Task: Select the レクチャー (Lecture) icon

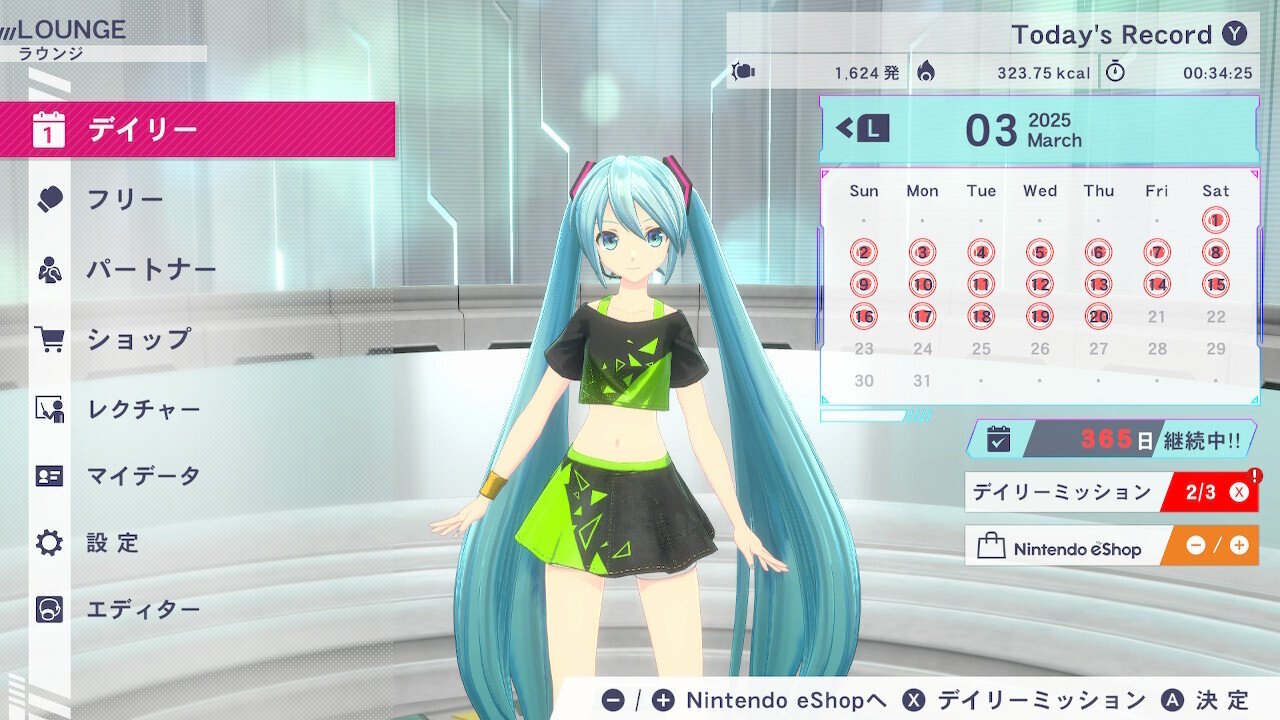Action: [48, 407]
